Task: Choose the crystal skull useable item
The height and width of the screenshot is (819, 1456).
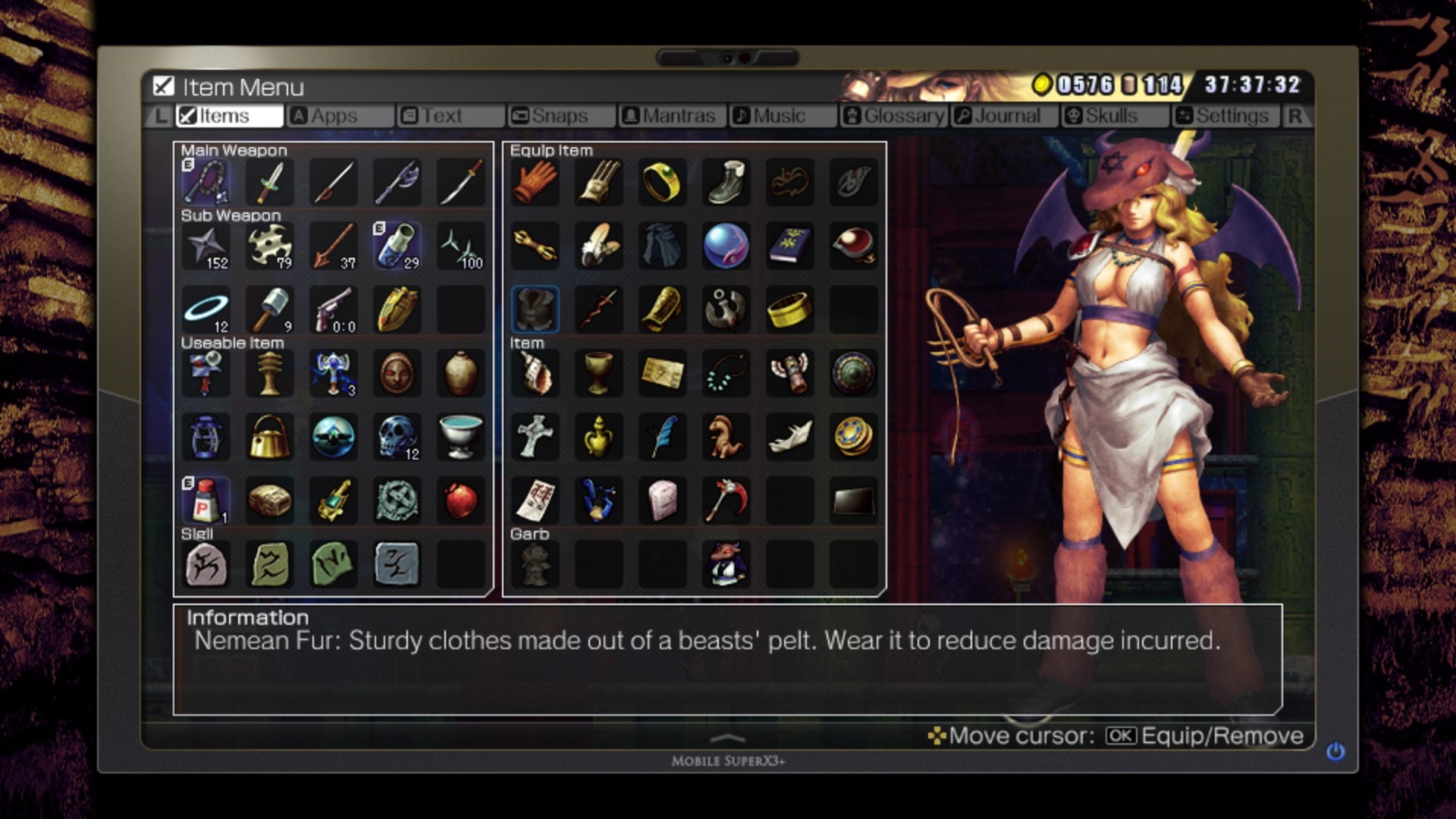Action: 397,437
